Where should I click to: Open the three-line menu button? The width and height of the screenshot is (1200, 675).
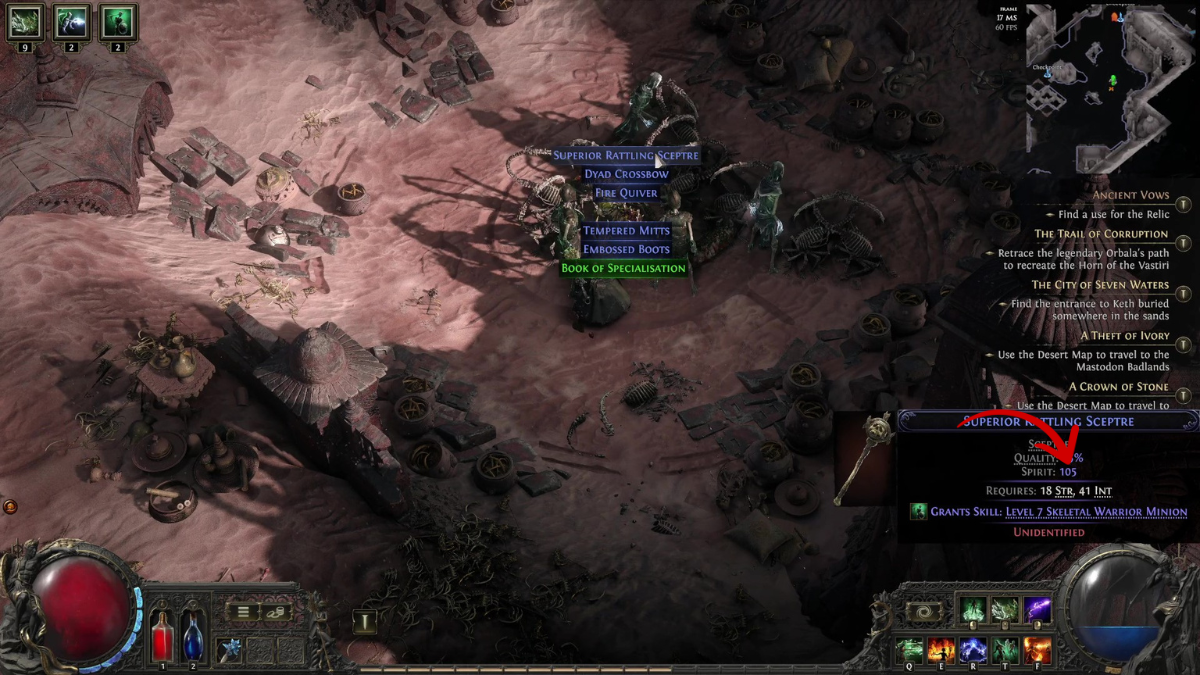pyautogui.click(x=242, y=611)
